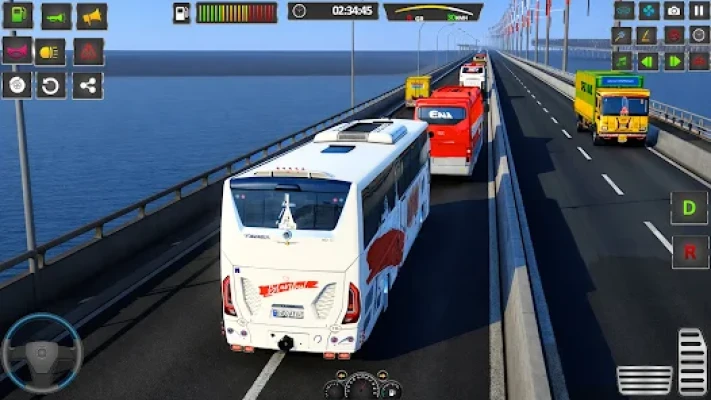Tap the circular arrow reset button
This screenshot has width=711, height=400.
tap(51, 85)
